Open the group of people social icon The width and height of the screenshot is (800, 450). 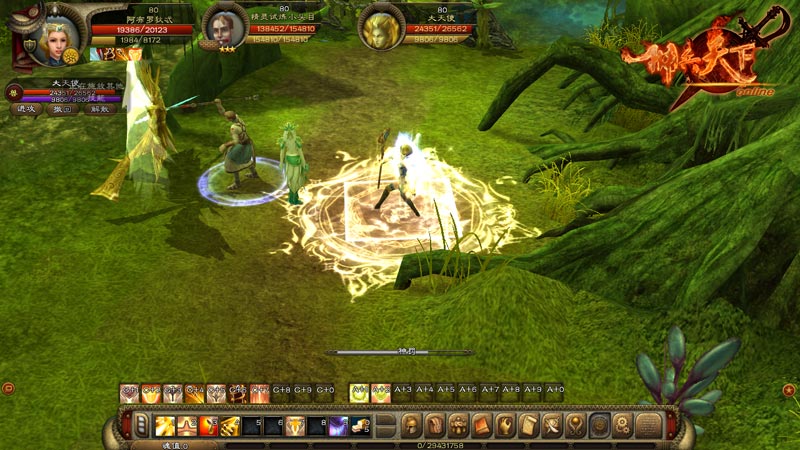458,426
